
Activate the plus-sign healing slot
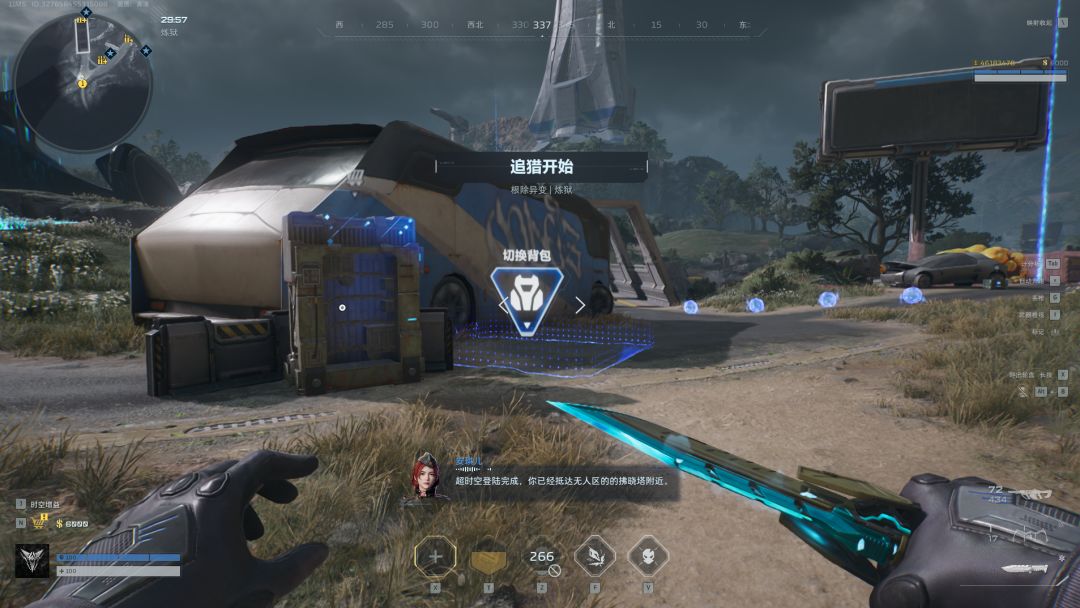coord(435,557)
